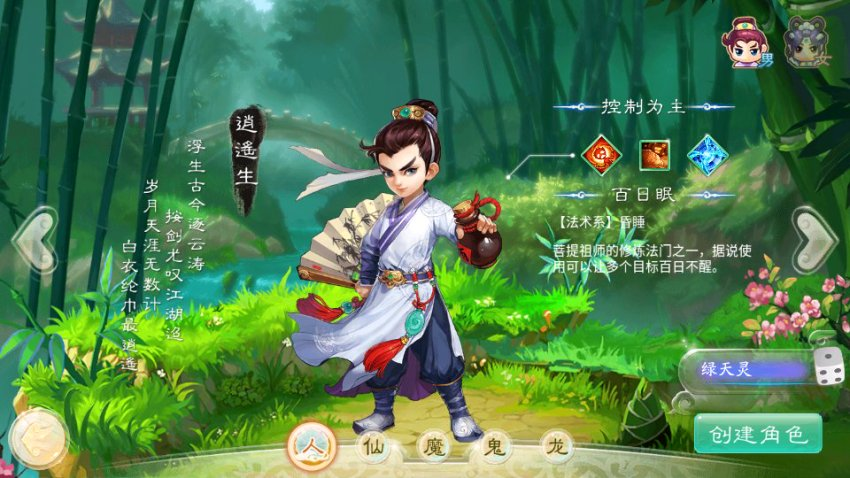Viewport: 850px width, 478px height.
Task: View the blue diamond skill icon
Action: click(707, 154)
